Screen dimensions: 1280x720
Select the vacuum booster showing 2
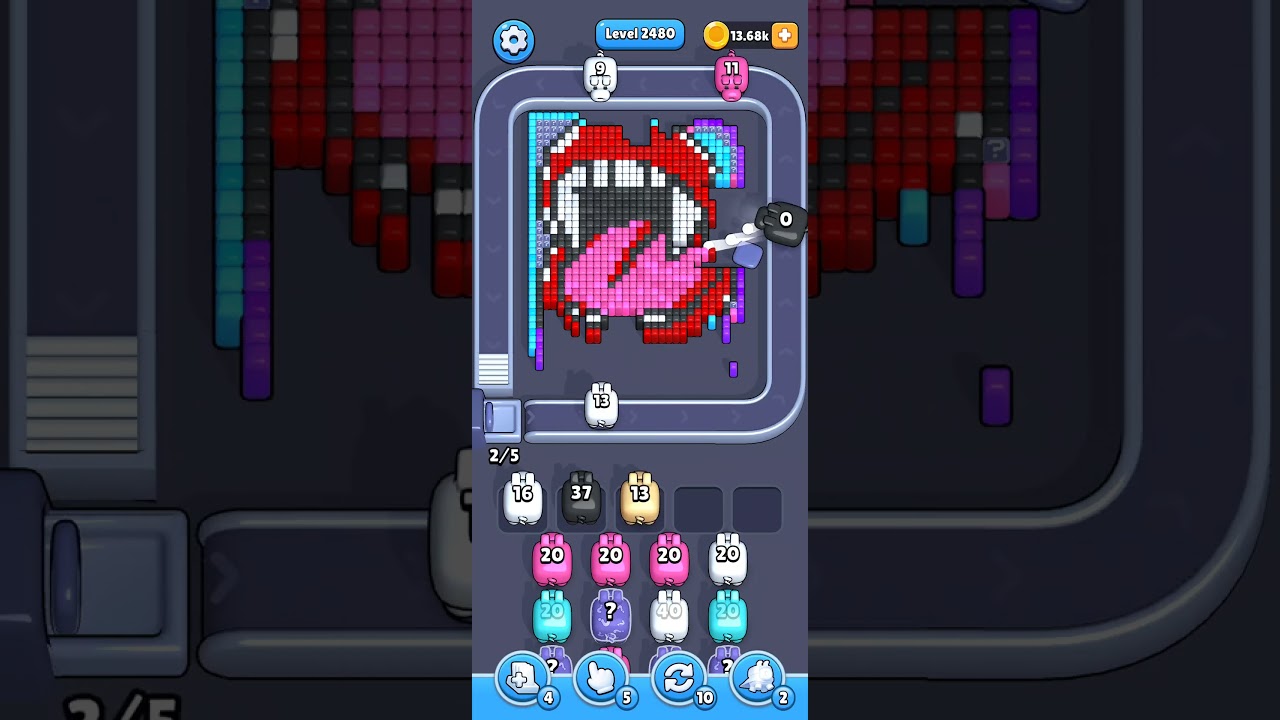pos(757,678)
